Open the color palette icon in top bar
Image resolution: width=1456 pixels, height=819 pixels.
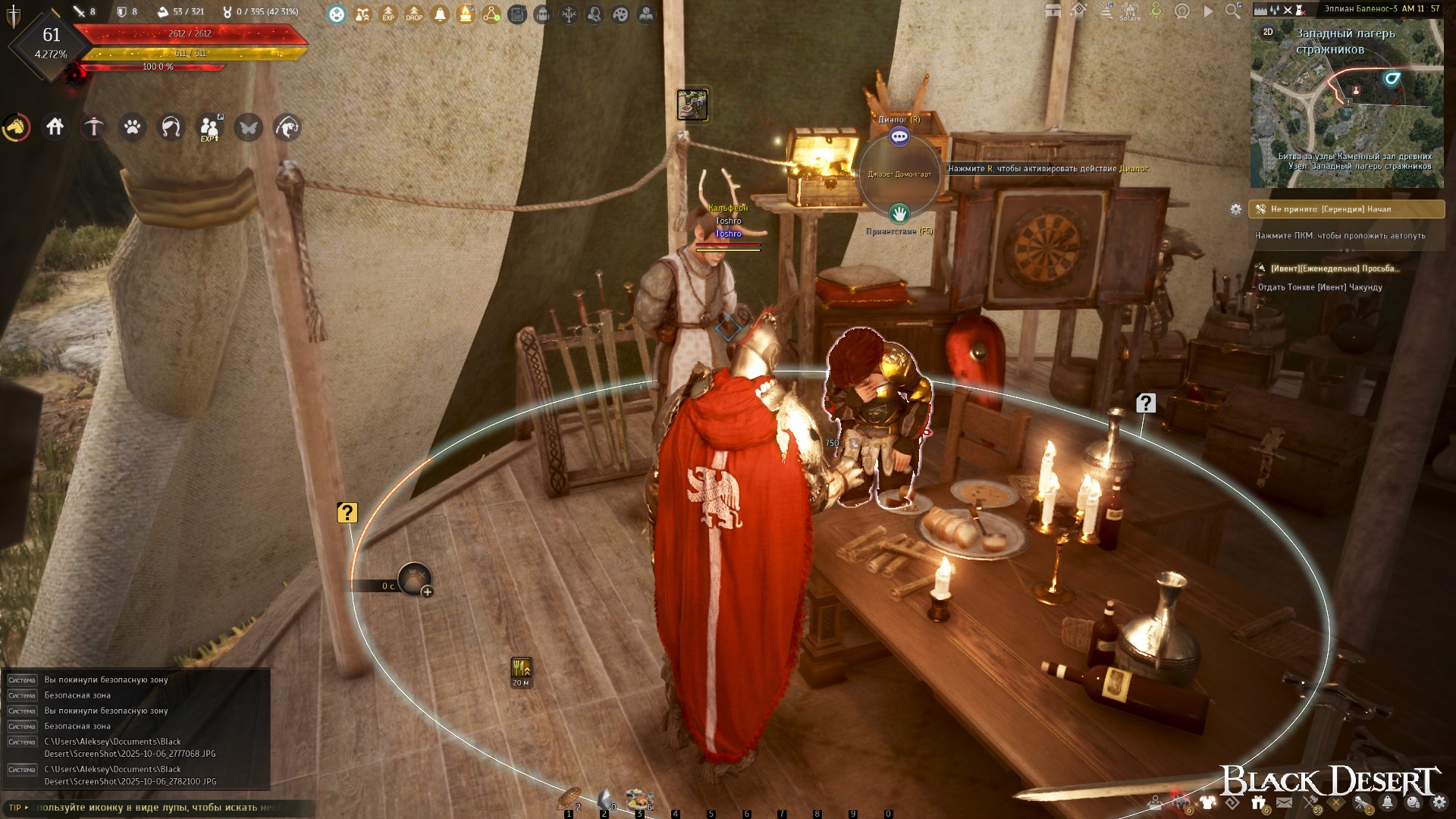point(620,14)
